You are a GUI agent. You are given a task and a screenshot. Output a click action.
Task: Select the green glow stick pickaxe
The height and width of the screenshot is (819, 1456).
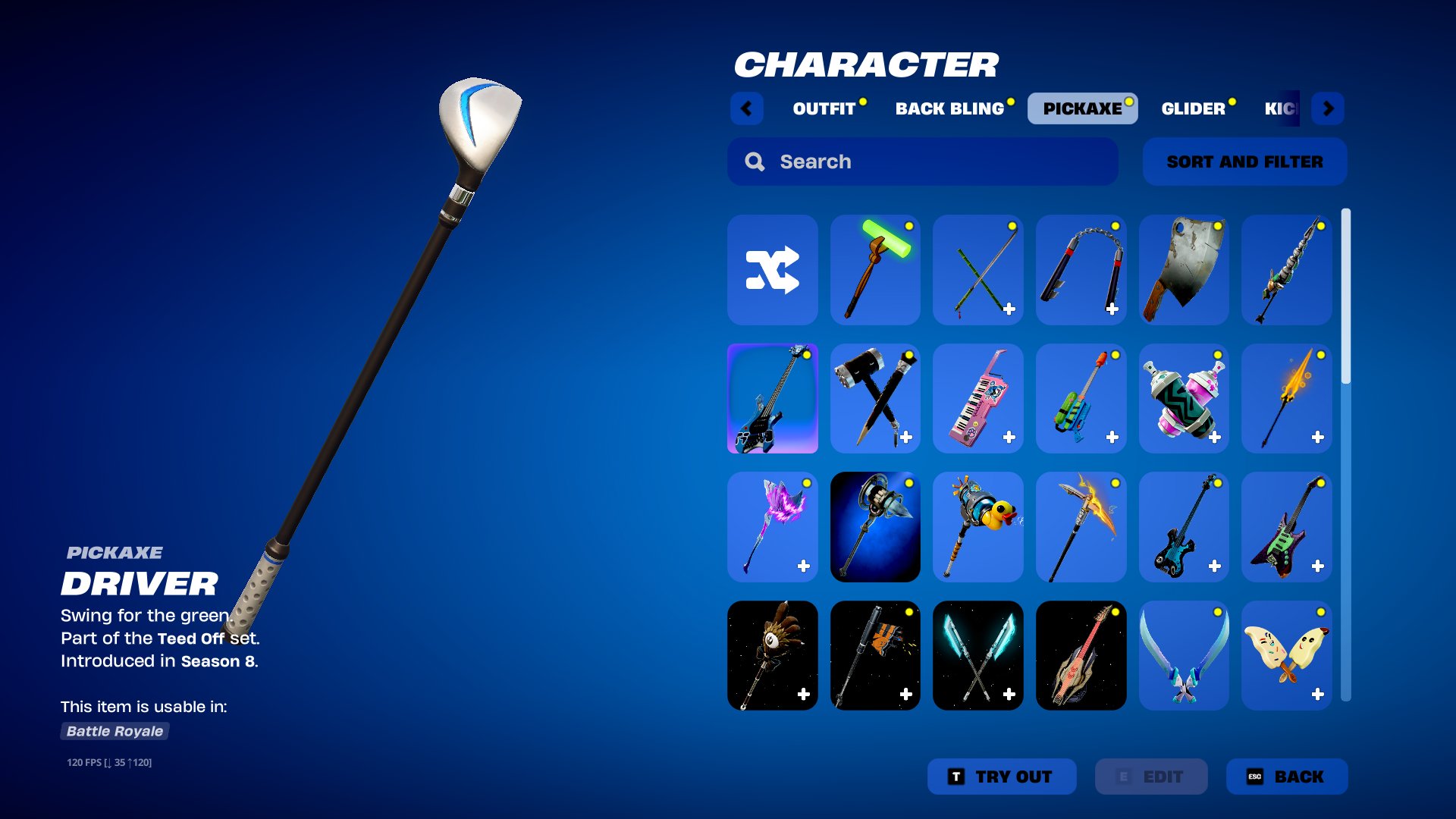pos(875,270)
